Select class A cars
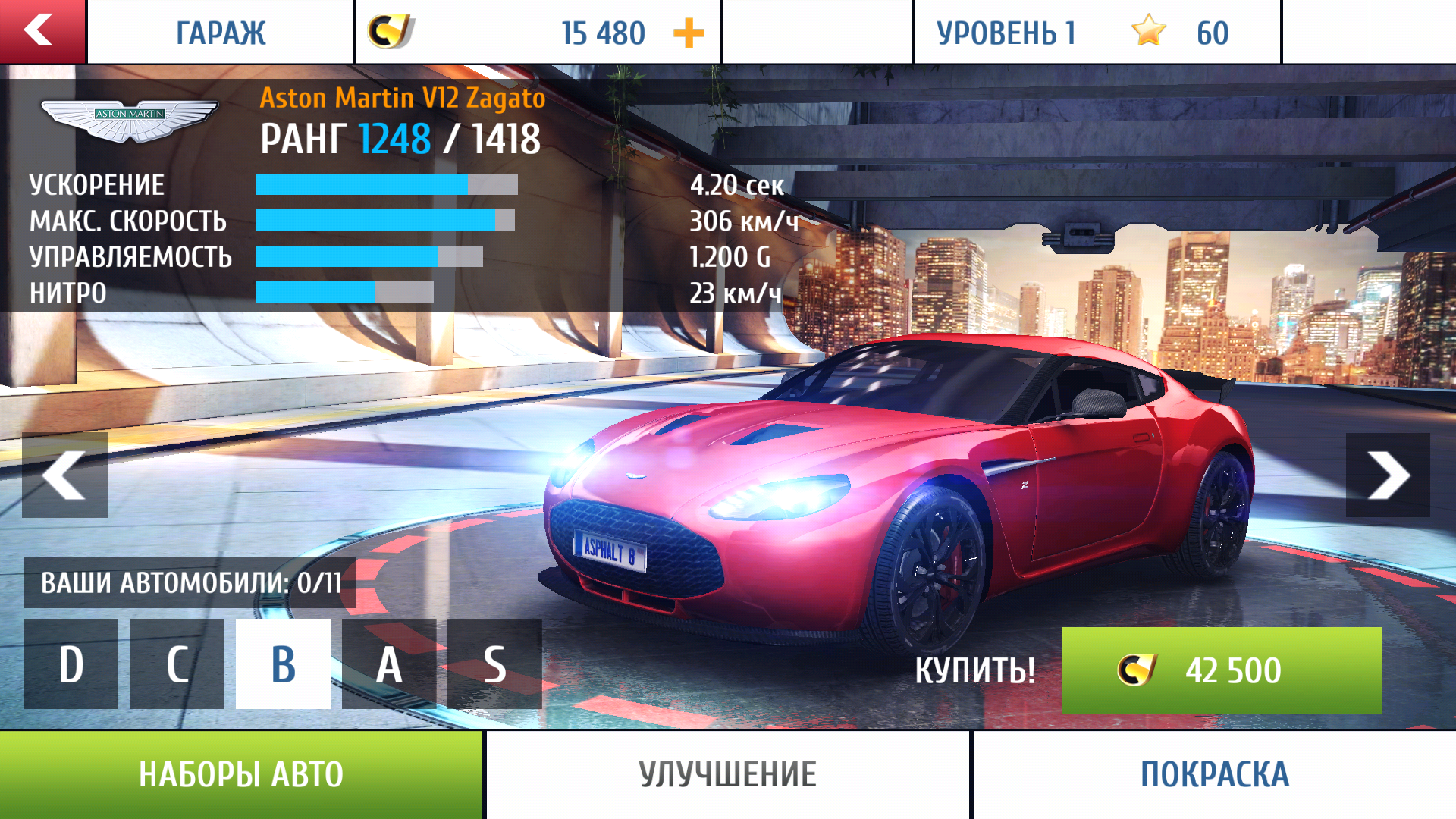The height and width of the screenshot is (819, 1456). (x=390, y=664)
